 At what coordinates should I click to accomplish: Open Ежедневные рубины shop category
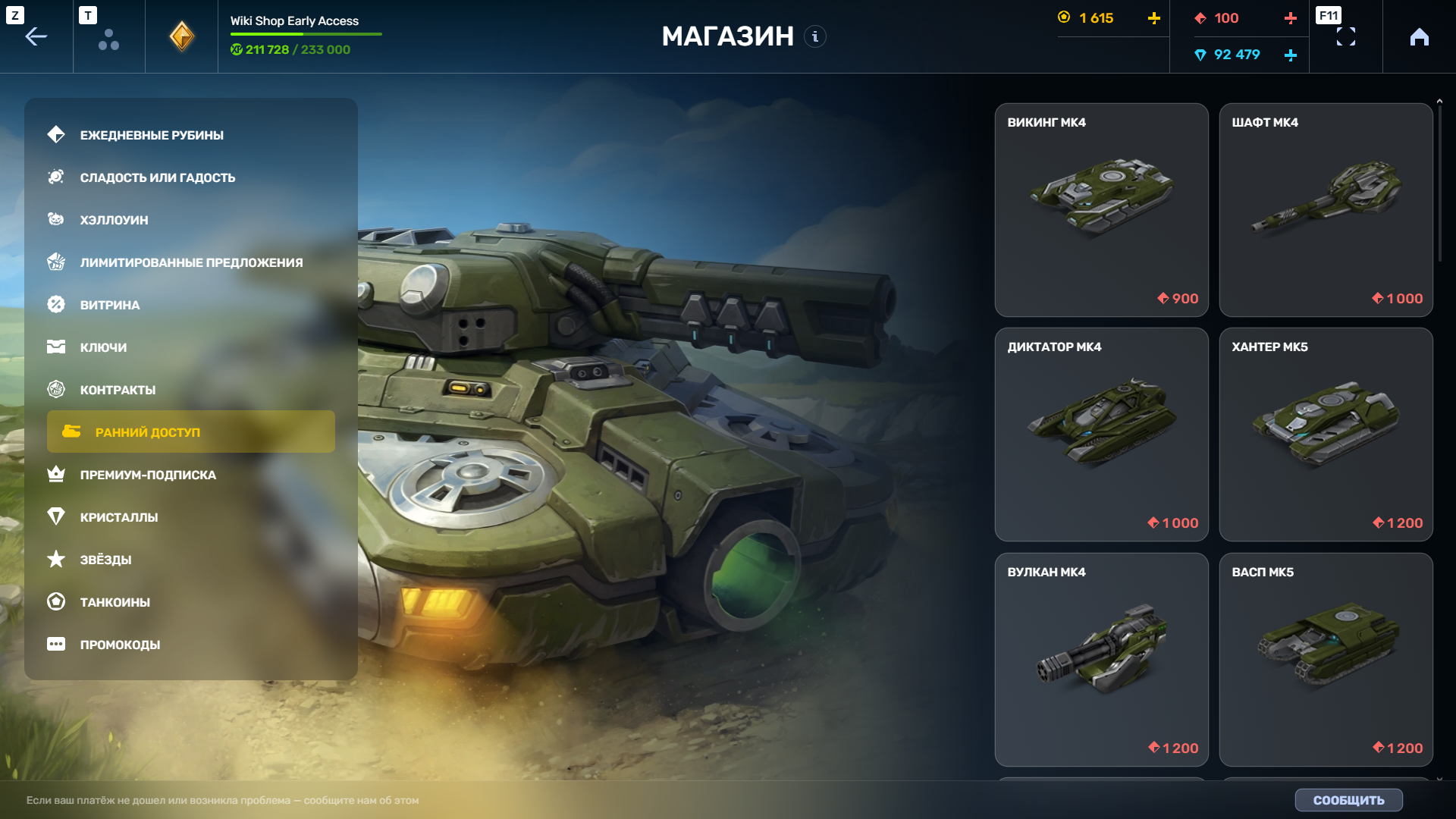click(152, 135)
